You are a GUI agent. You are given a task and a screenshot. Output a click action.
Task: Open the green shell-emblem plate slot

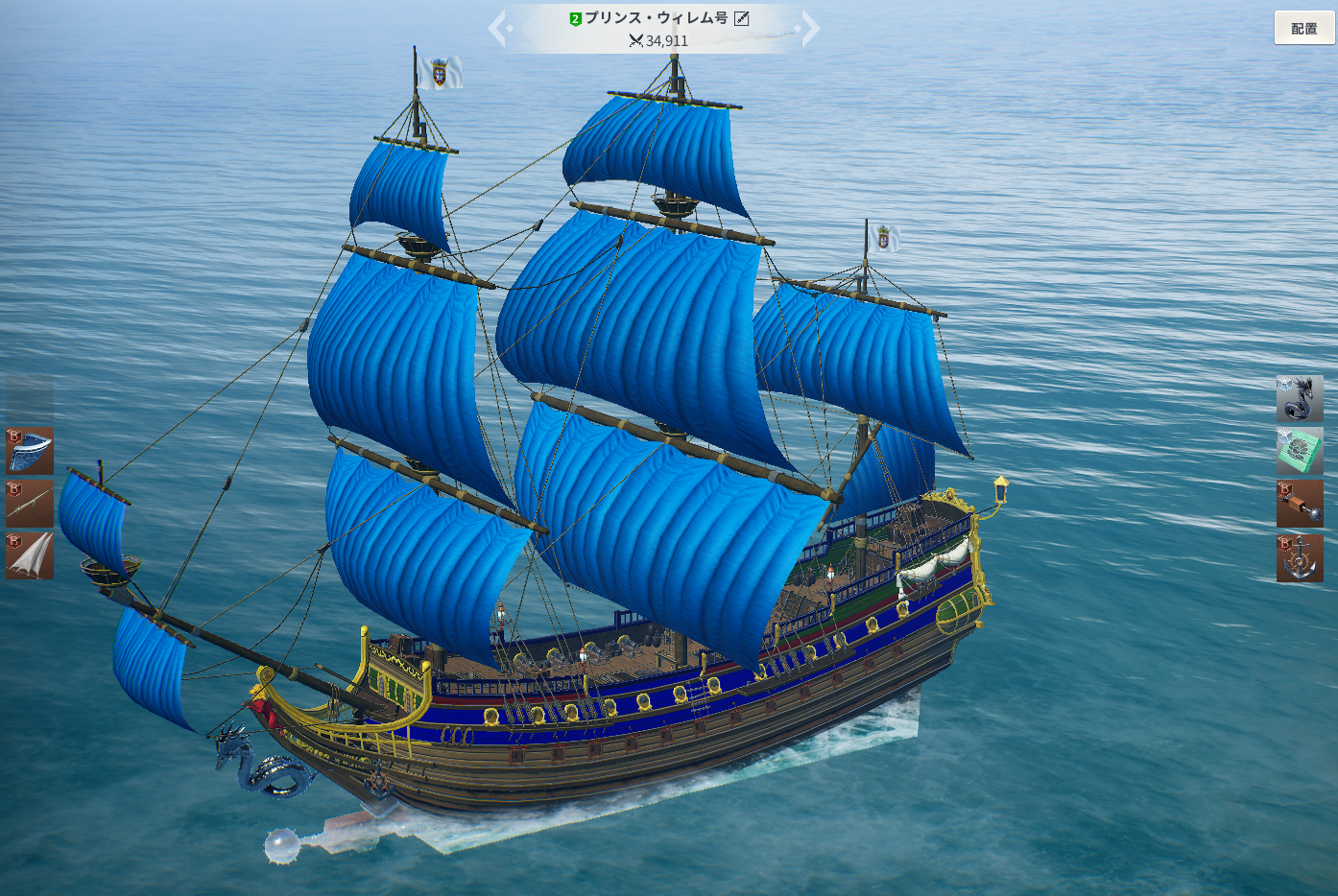pyautogui.click(x=1300, y=451)
